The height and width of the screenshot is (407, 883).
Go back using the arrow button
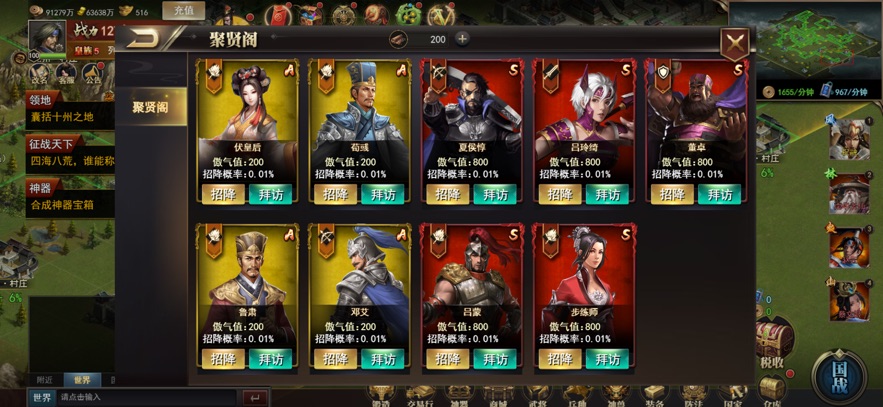(148, 39)
